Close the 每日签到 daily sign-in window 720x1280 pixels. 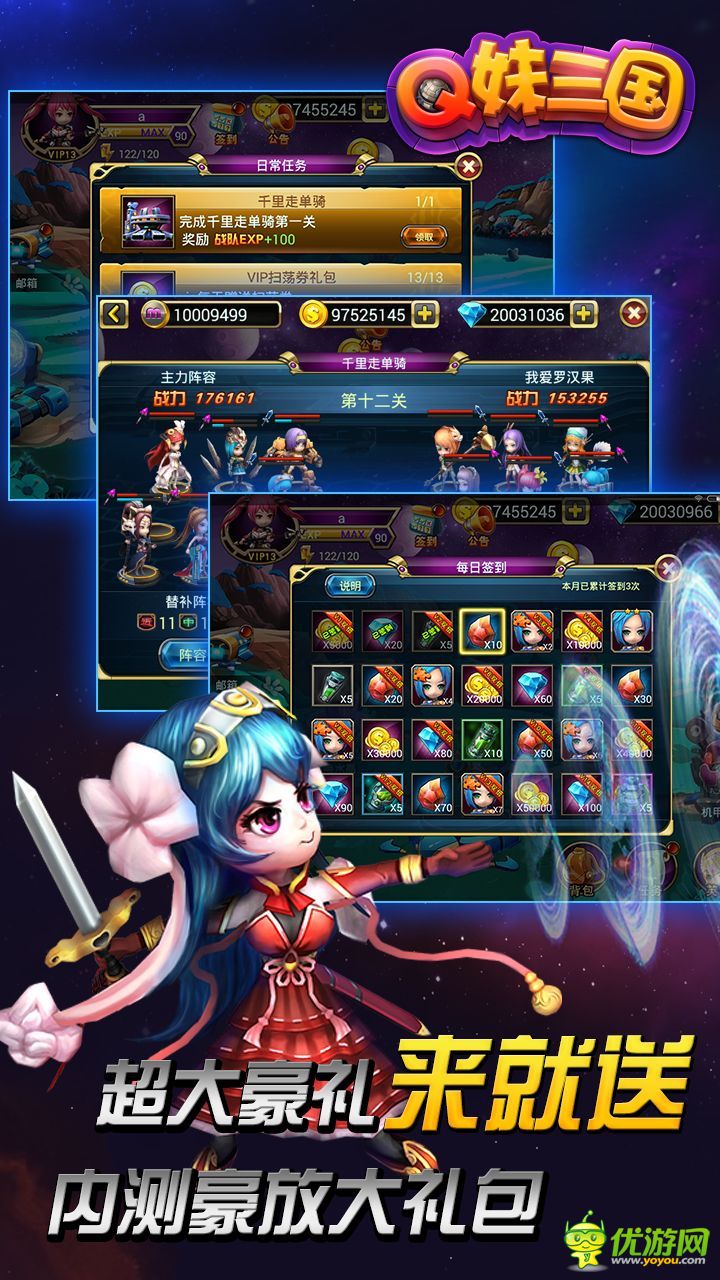tap(667, 569)
